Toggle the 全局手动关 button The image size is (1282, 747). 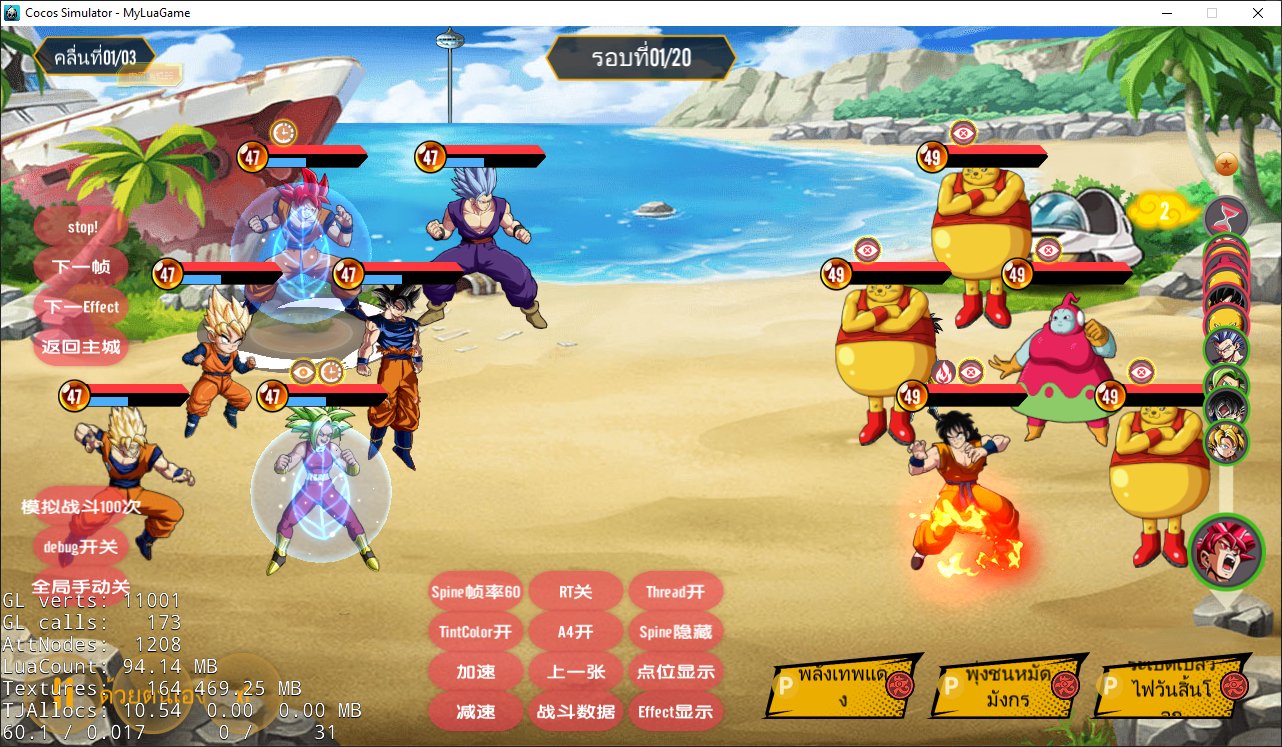tap(82, 586)
